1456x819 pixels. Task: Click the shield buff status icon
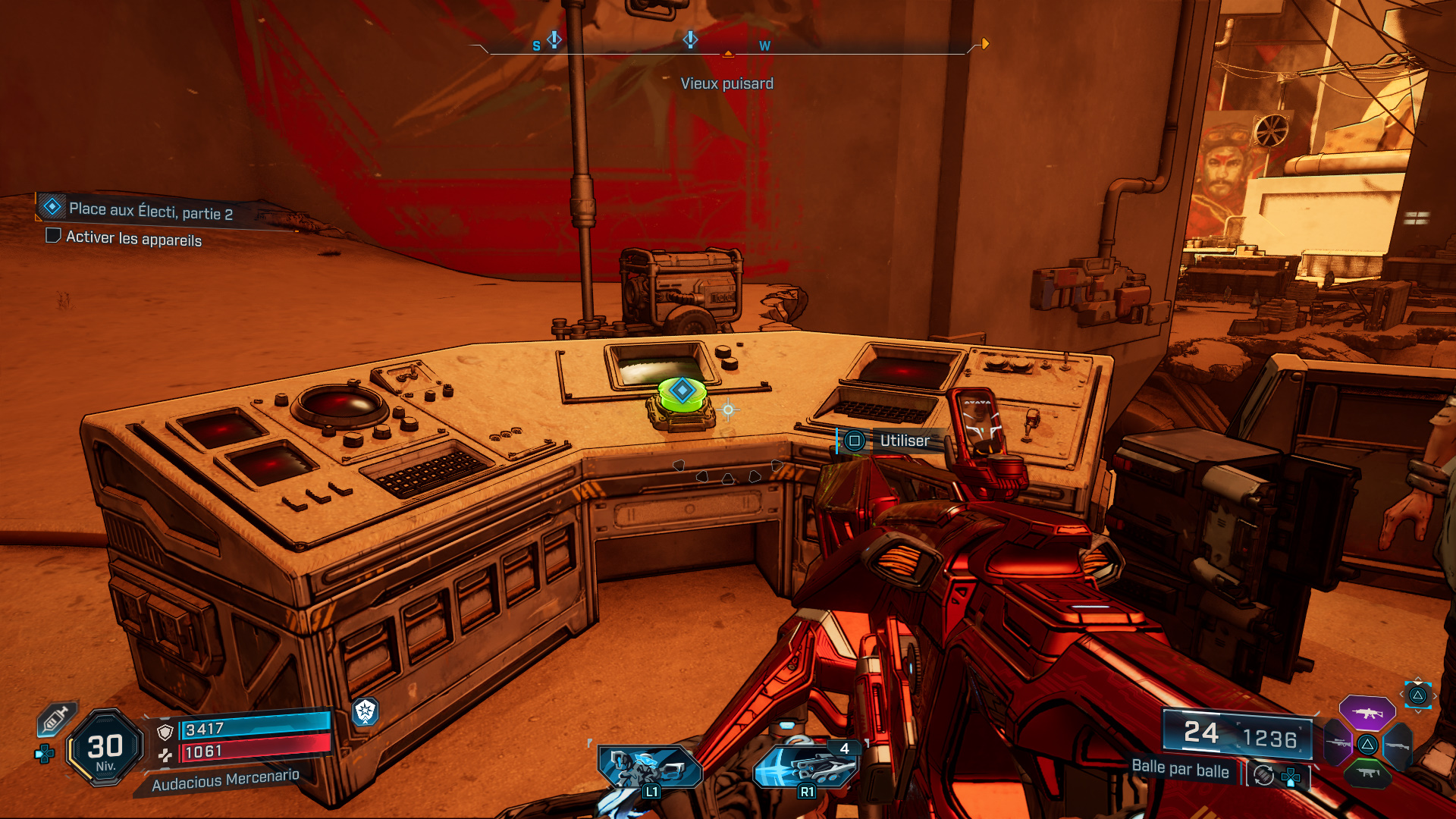coord(365,711)
